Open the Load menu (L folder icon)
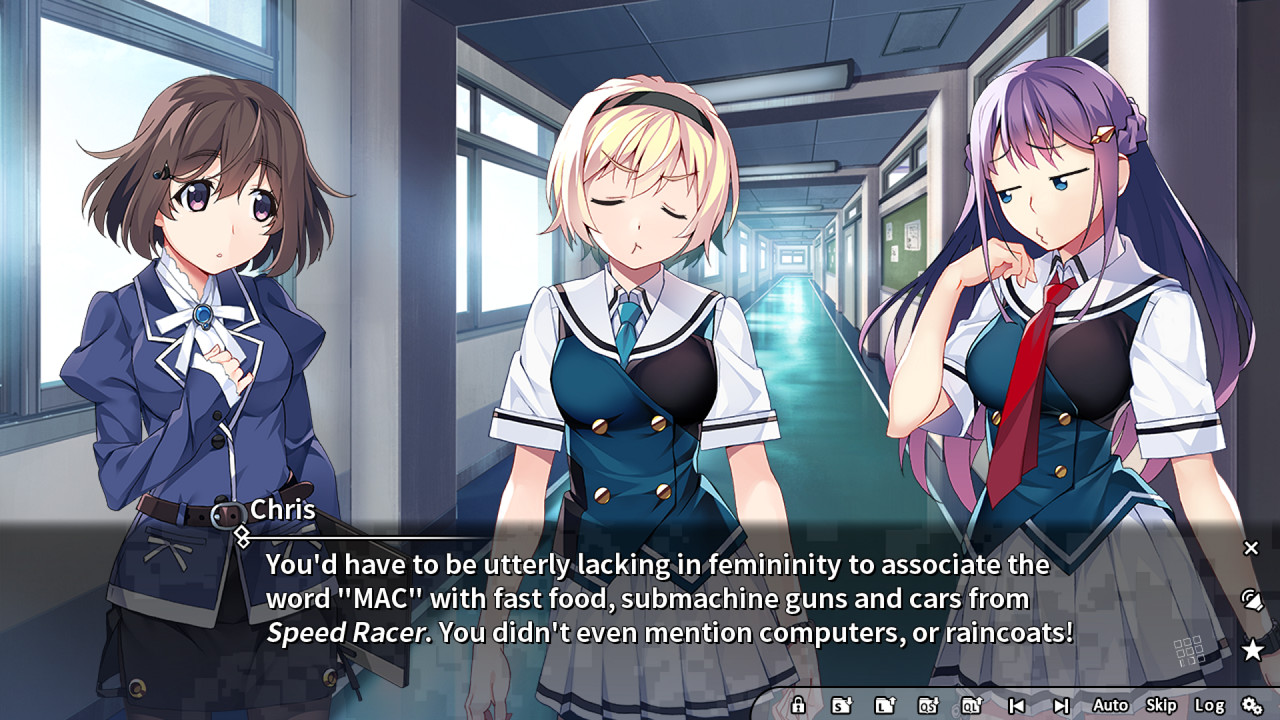This screenshot has height=720, width=1280. point(884,705)
